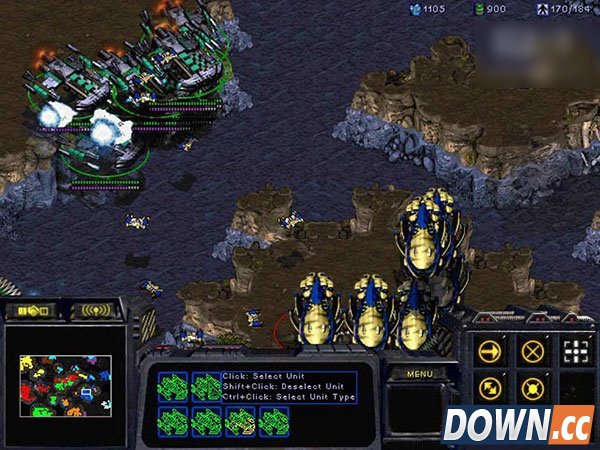Open the alliance diplomacy handshake button
600x450 pixels.
pyautogui.click(x=34, y=311)
